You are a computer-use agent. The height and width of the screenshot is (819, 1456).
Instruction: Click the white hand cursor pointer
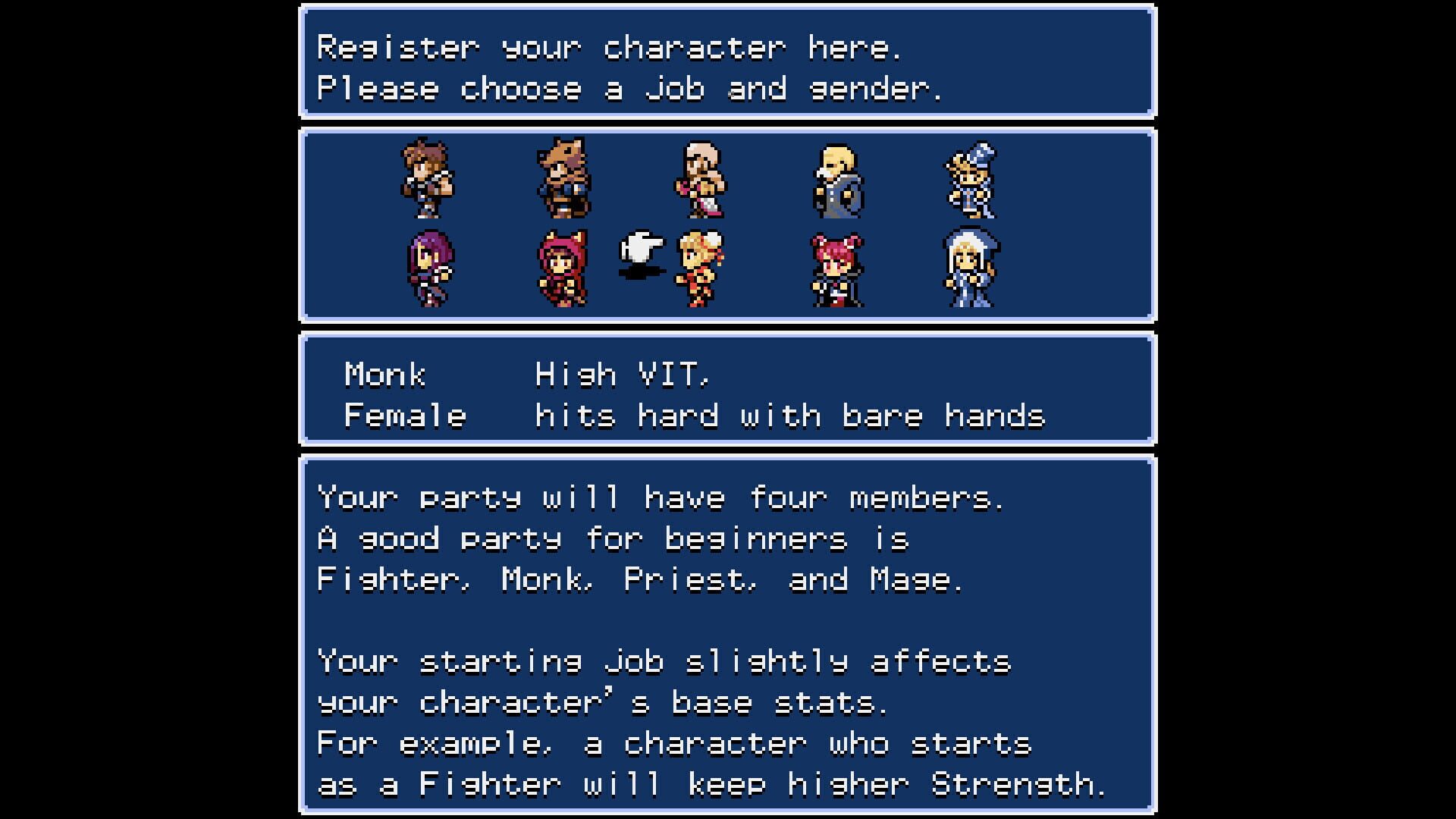click(x=639, y=249)
